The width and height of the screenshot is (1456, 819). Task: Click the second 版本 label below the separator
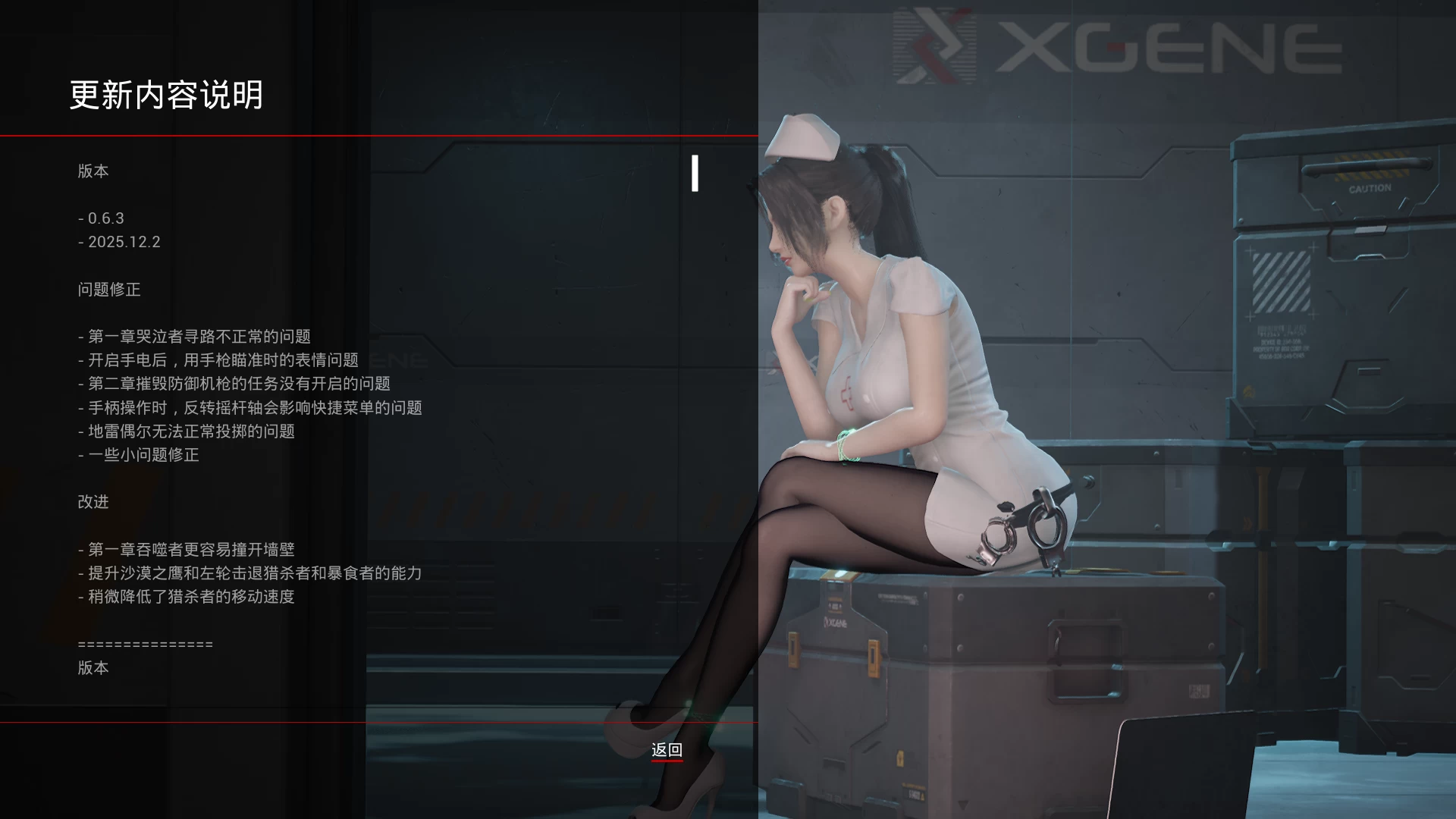pos(93,667)
